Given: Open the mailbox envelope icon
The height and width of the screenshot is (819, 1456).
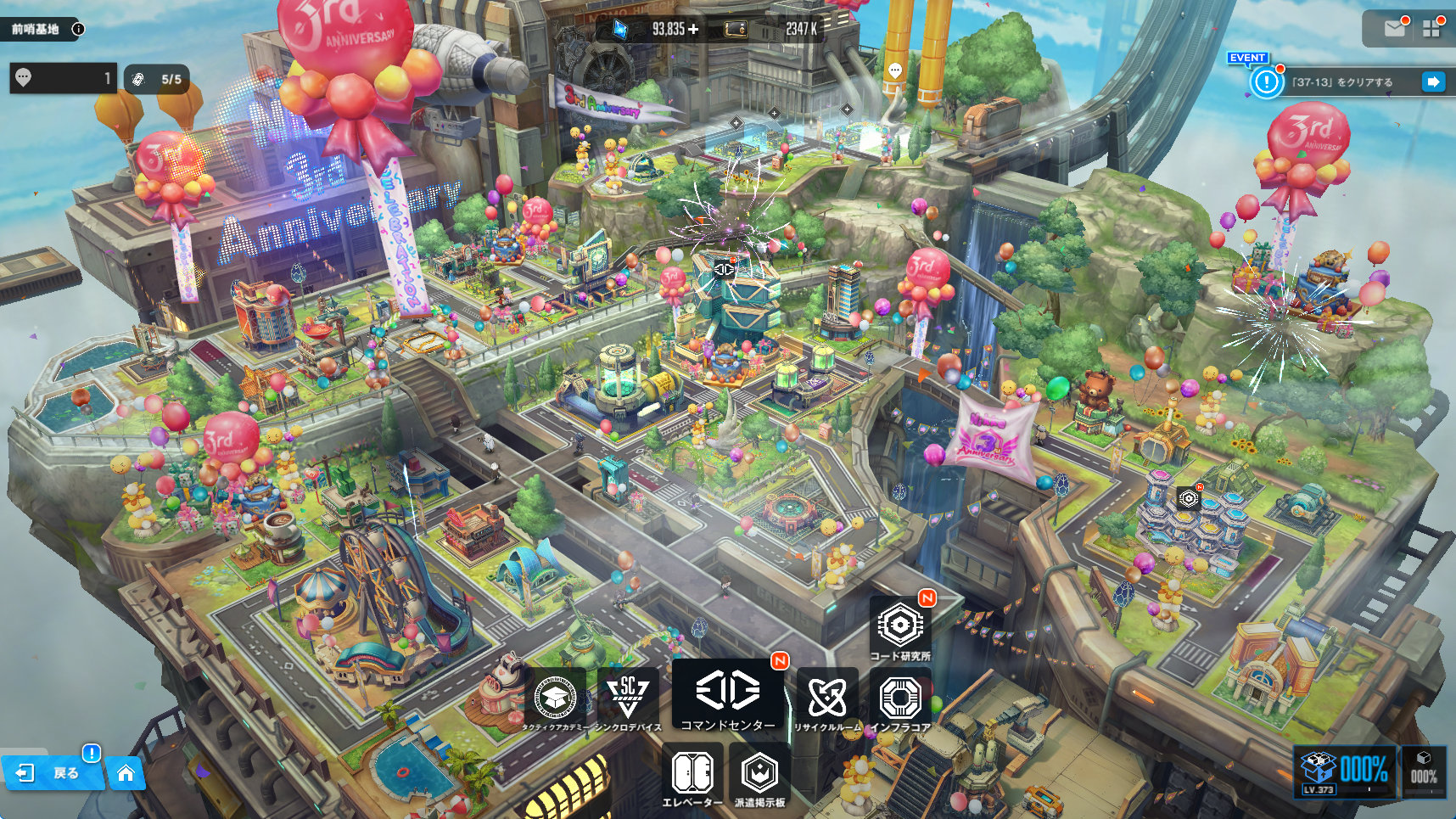Looking at the screenshot, I should [x=1394, y=28].
